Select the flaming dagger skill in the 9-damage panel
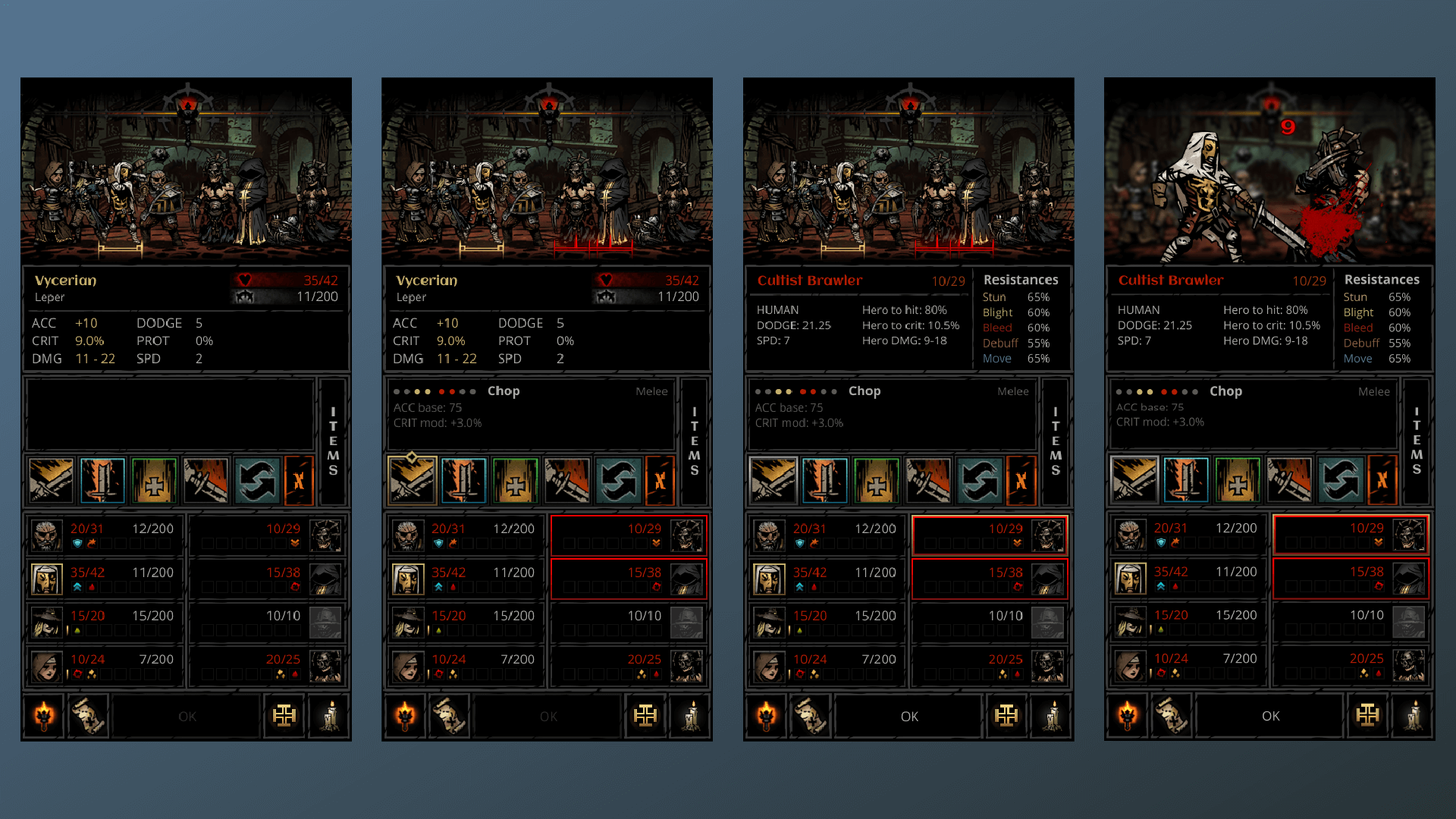The image size is (1456, 819). click(x=1288, y=481)
